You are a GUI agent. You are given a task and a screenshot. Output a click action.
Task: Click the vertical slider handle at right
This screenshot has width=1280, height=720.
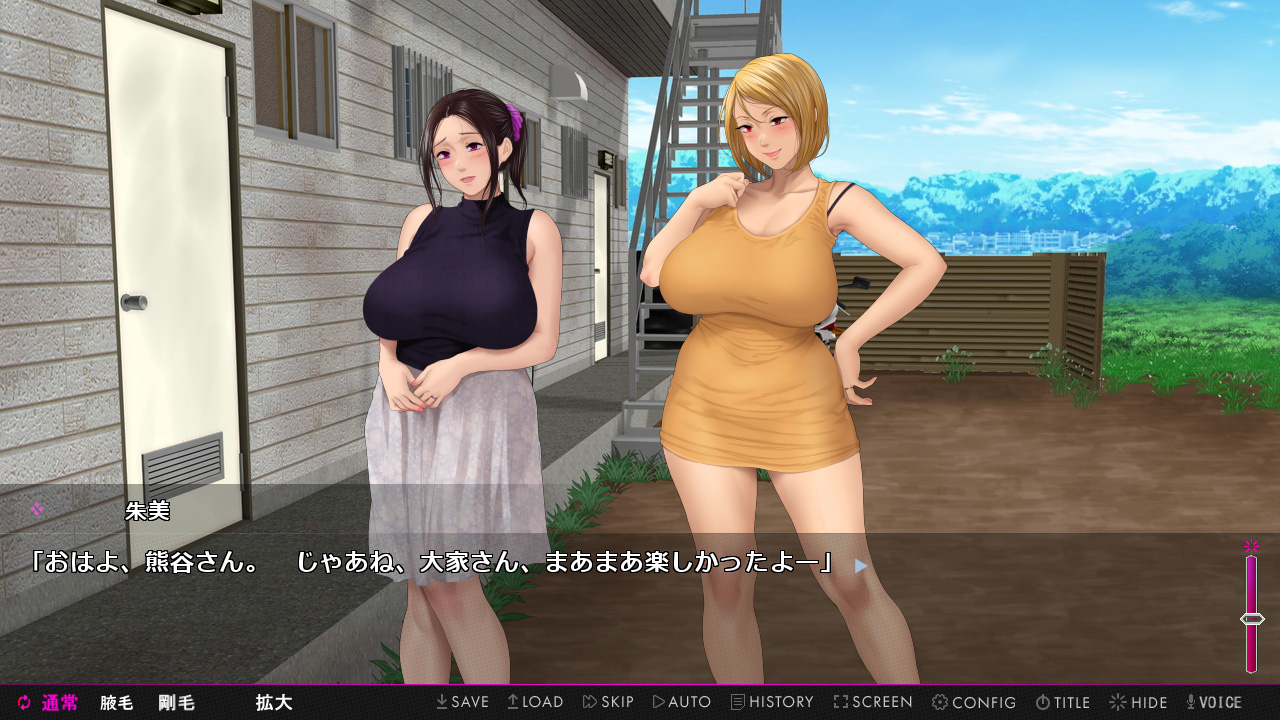coord(1251,619)
